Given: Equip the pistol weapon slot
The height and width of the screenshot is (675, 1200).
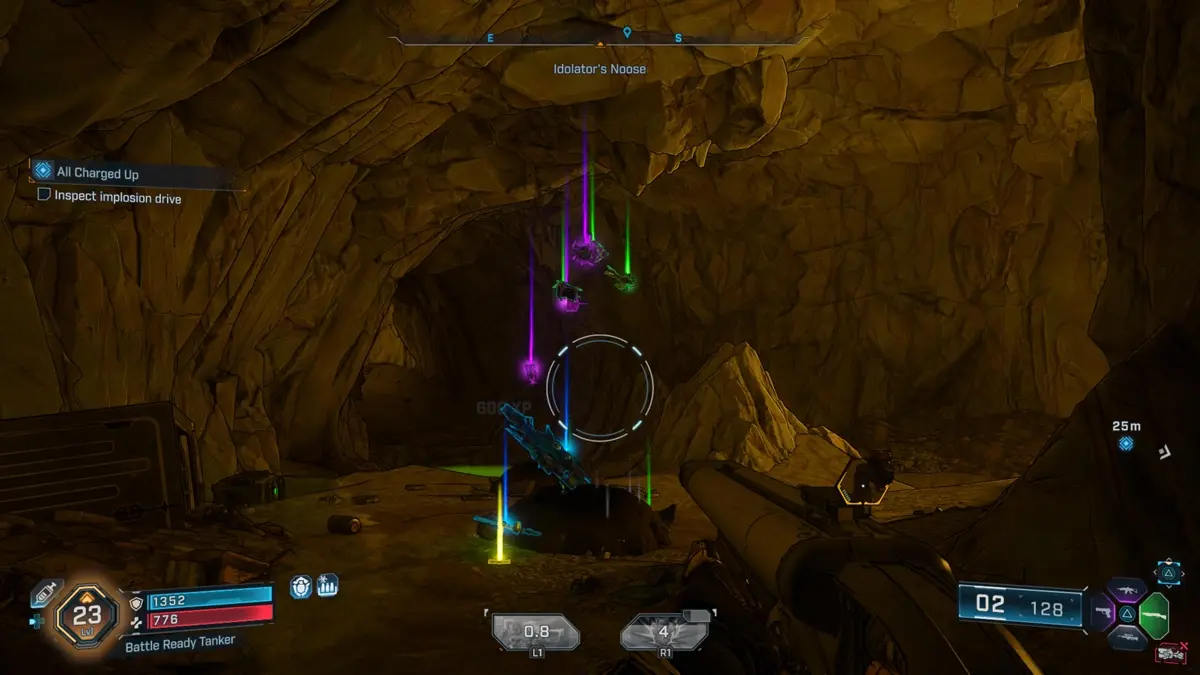Looking at the screenshot, I should pyautogui.click(x=1103, y=612).
